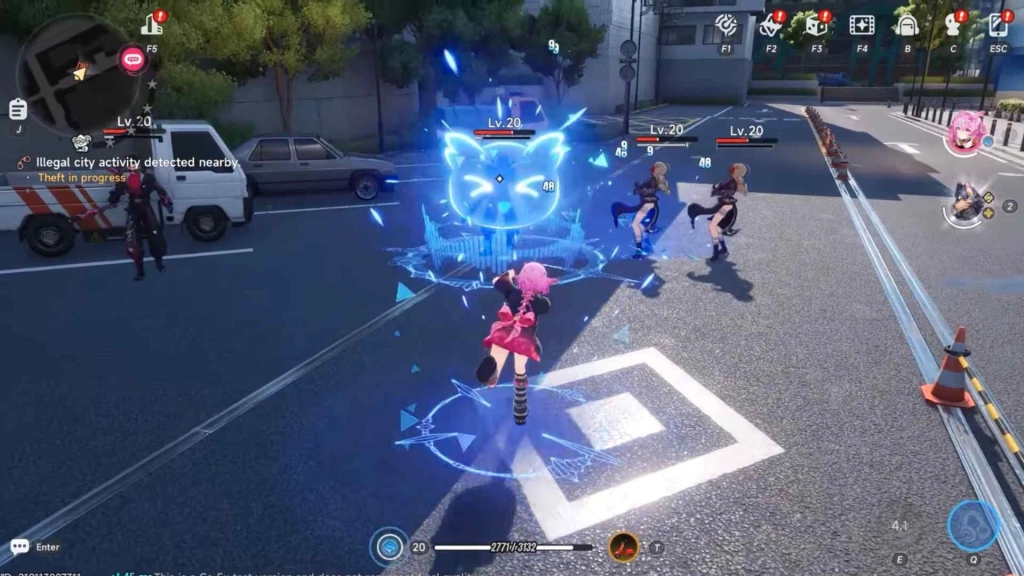The width and height of the screenshot is (1024, 576).
Task: Open the dice icon menu
Action: pos(817,25)
